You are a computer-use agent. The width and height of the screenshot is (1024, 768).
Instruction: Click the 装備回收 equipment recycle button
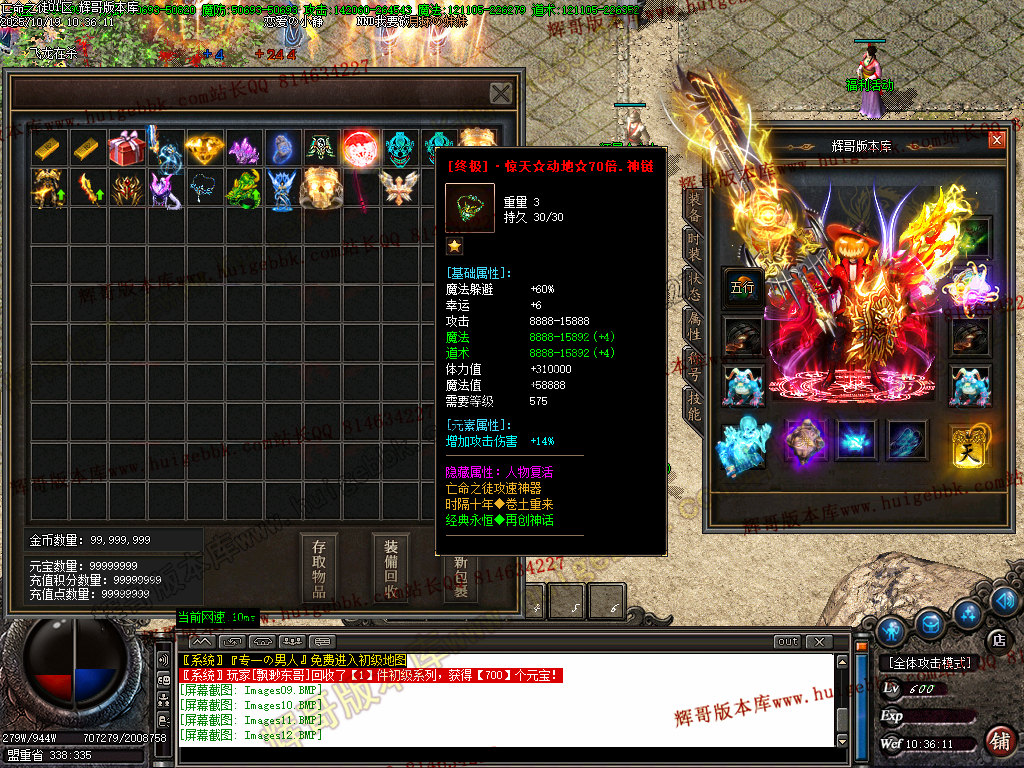coord(391,568)
